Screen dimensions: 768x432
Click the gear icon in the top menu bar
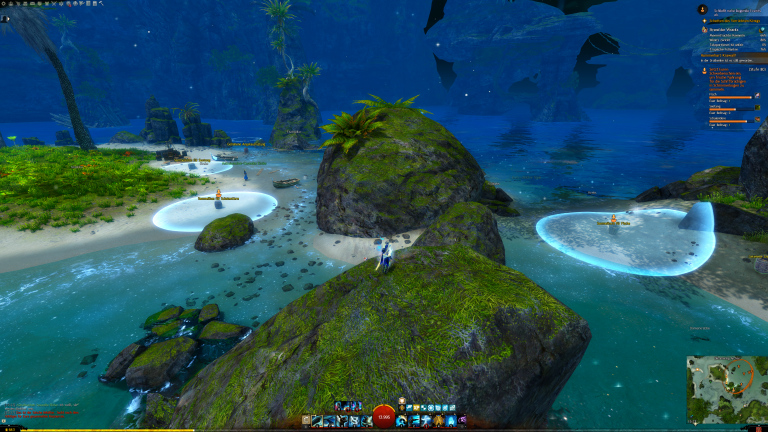point(5,5)
